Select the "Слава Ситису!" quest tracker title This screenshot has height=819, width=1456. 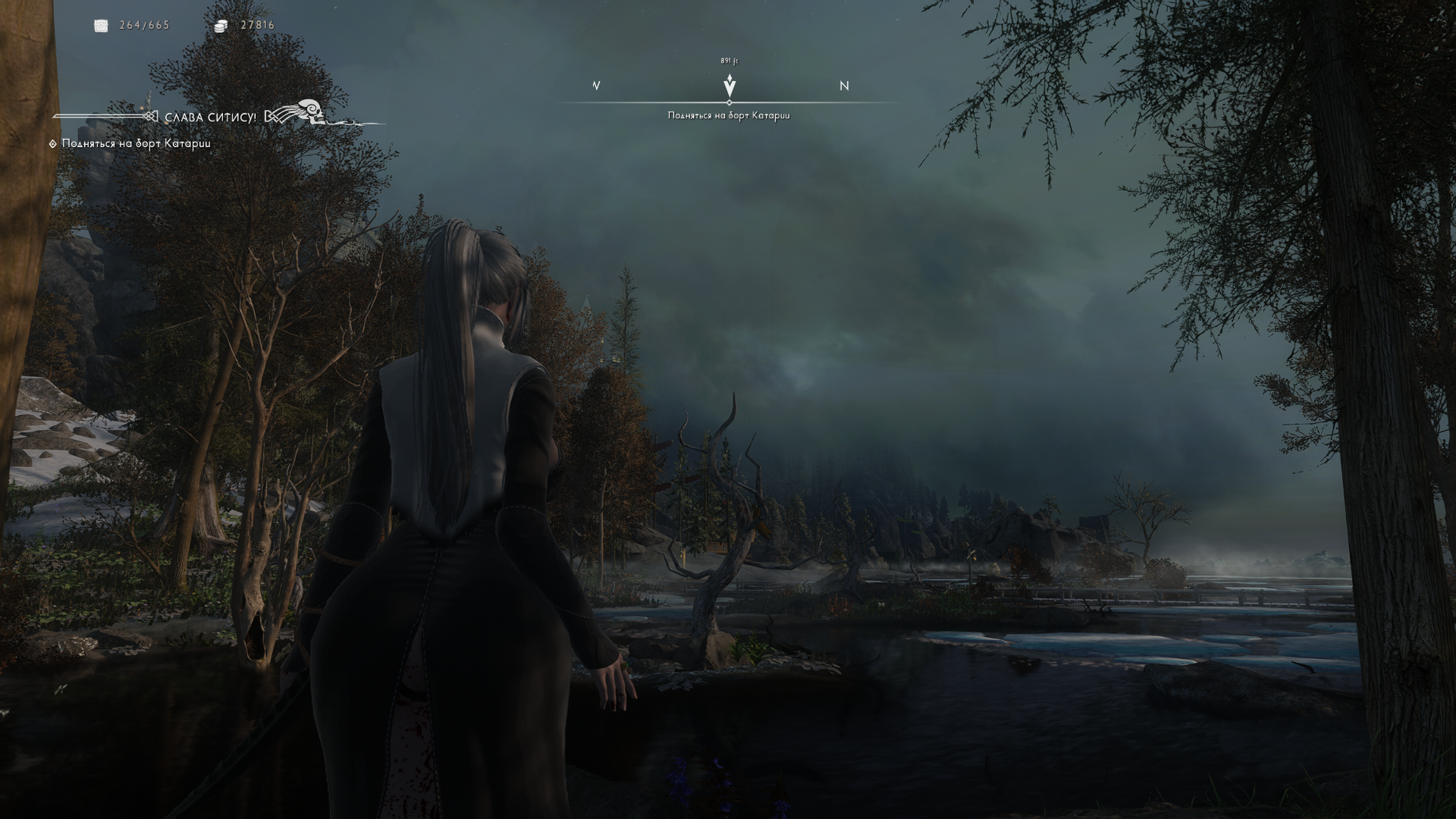pyautogui.click(x=210, y=118)
